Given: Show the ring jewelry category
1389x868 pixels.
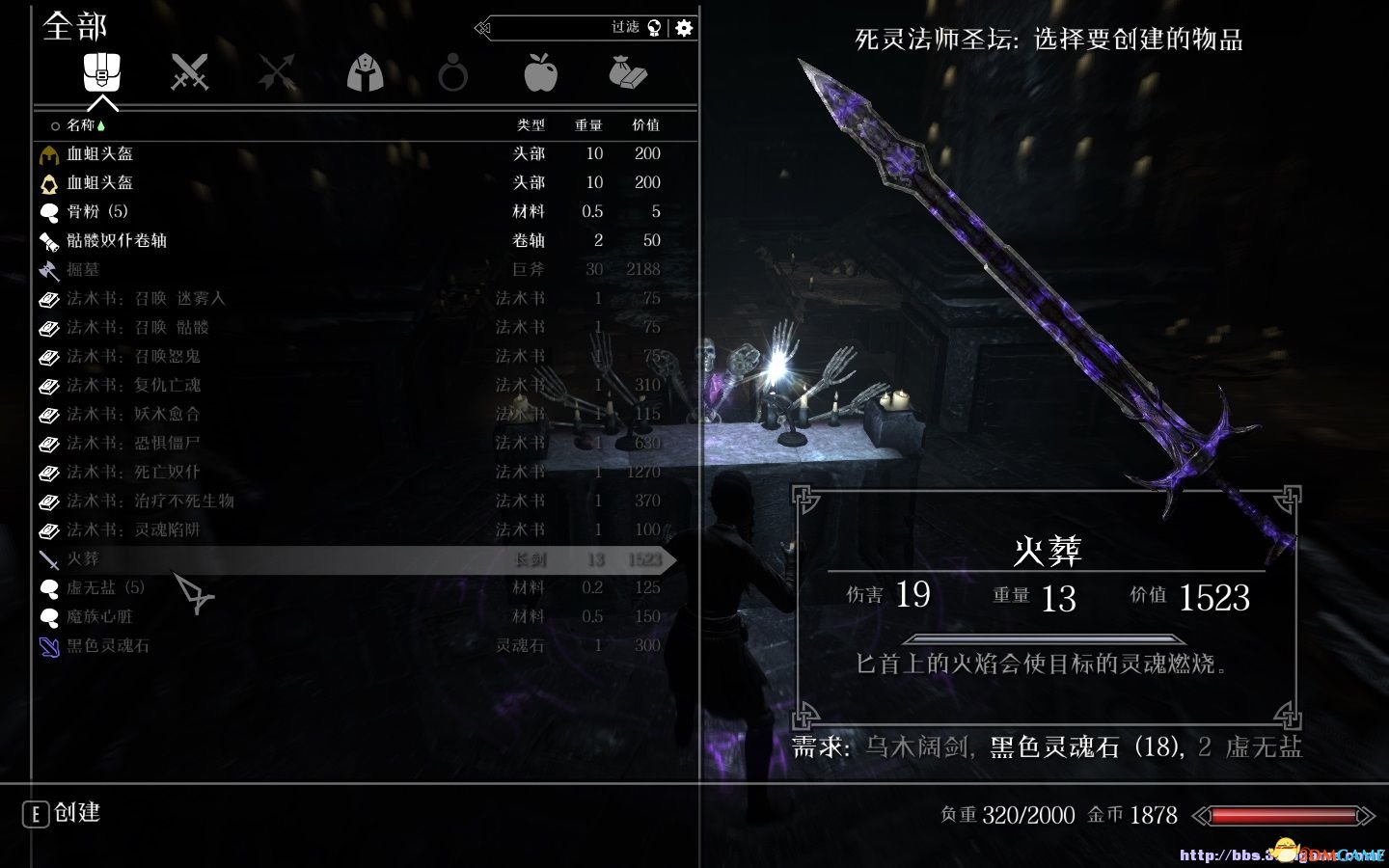Looking at the screenshot, I should (x=452, y=72).
